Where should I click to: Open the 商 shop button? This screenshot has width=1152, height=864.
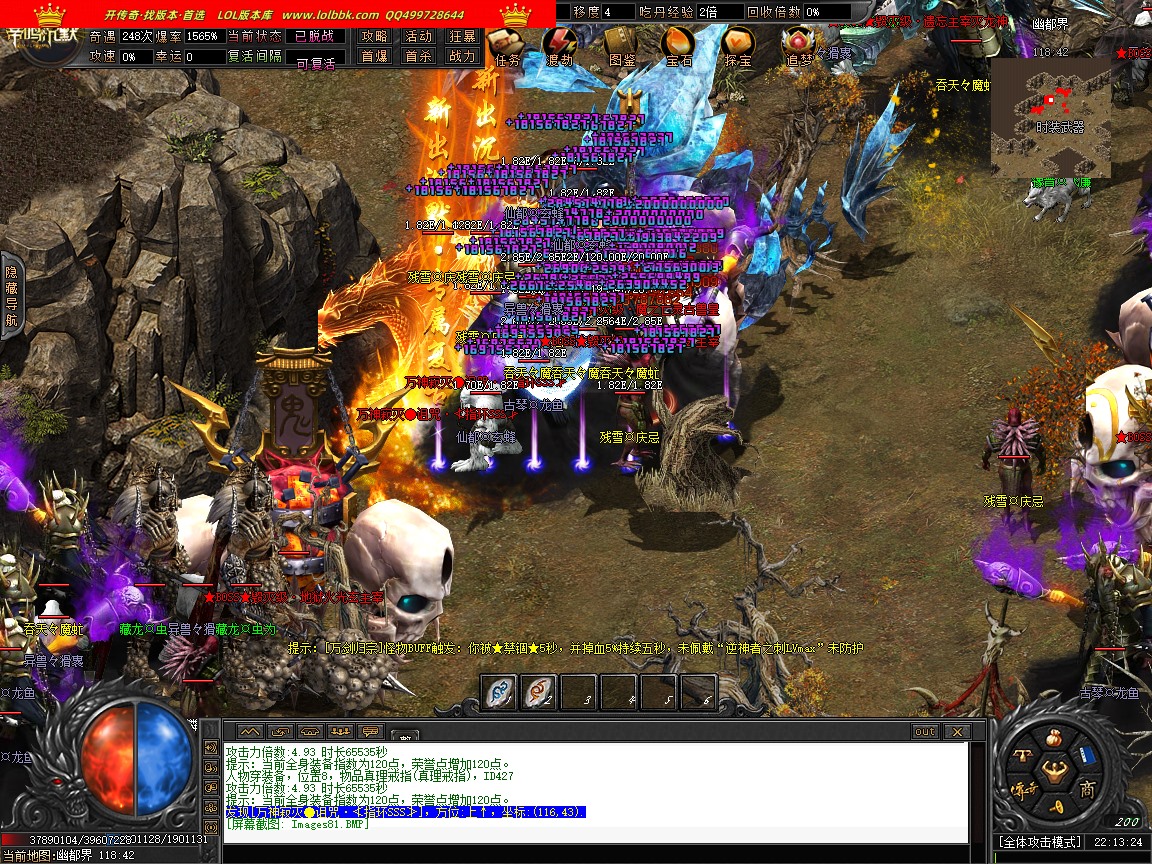tap(1087, 790)
